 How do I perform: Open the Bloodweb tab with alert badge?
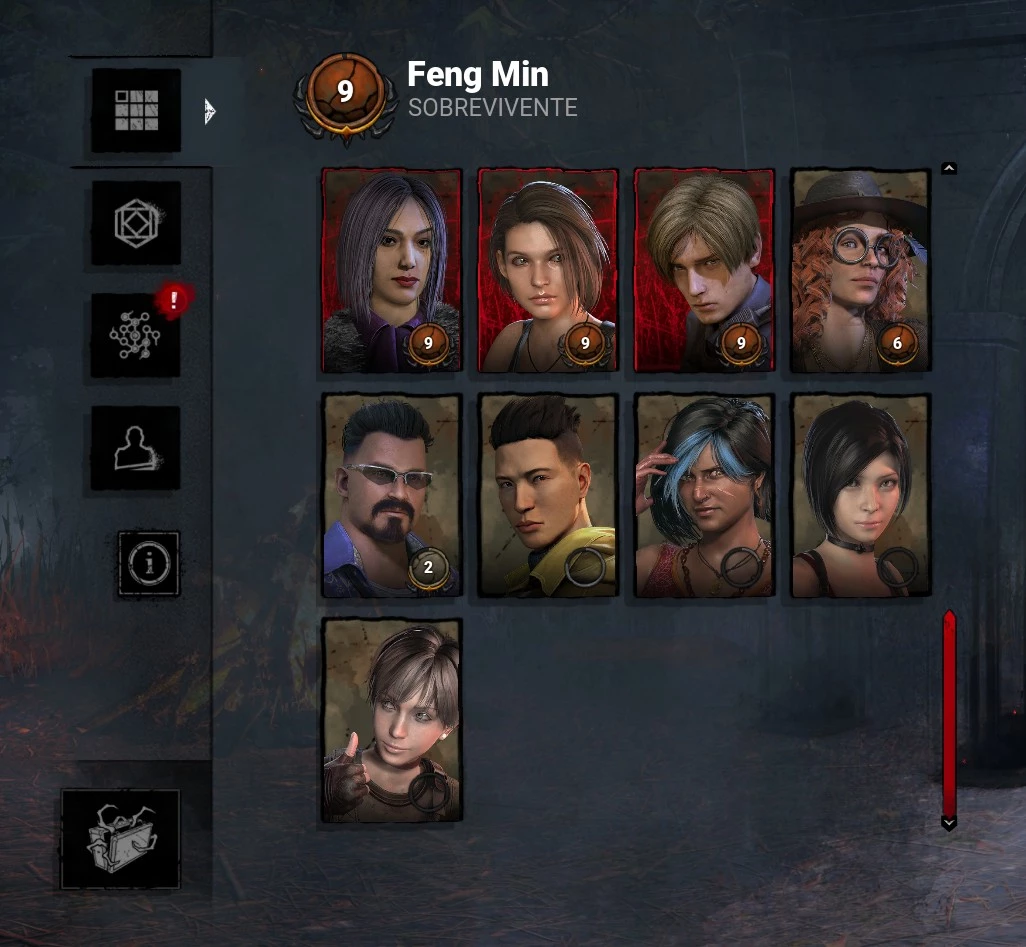(136, 335)
